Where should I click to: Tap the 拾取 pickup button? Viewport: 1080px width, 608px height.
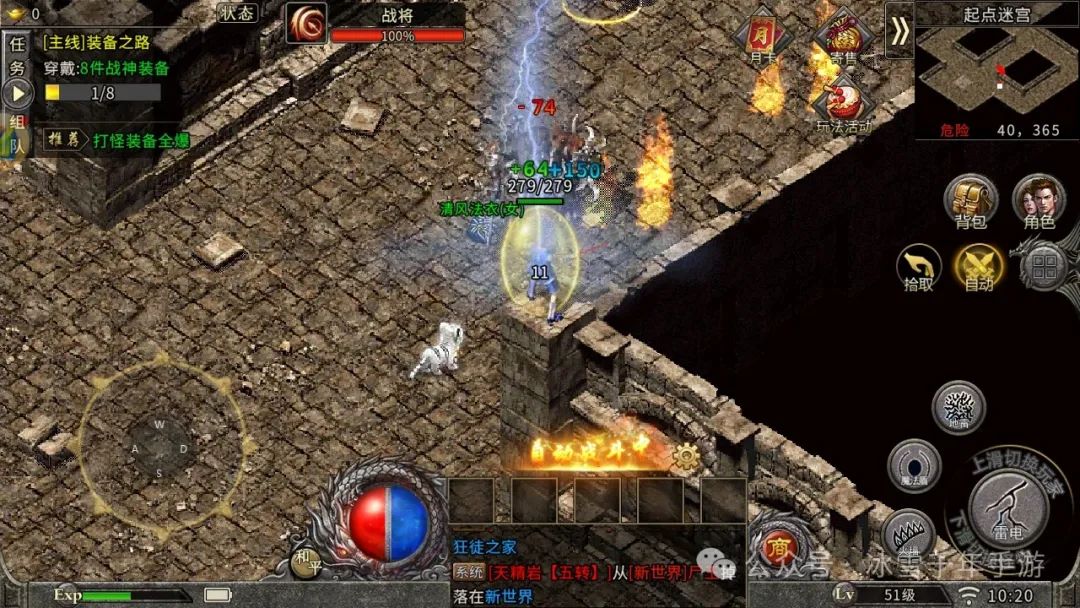click(918, 267)
